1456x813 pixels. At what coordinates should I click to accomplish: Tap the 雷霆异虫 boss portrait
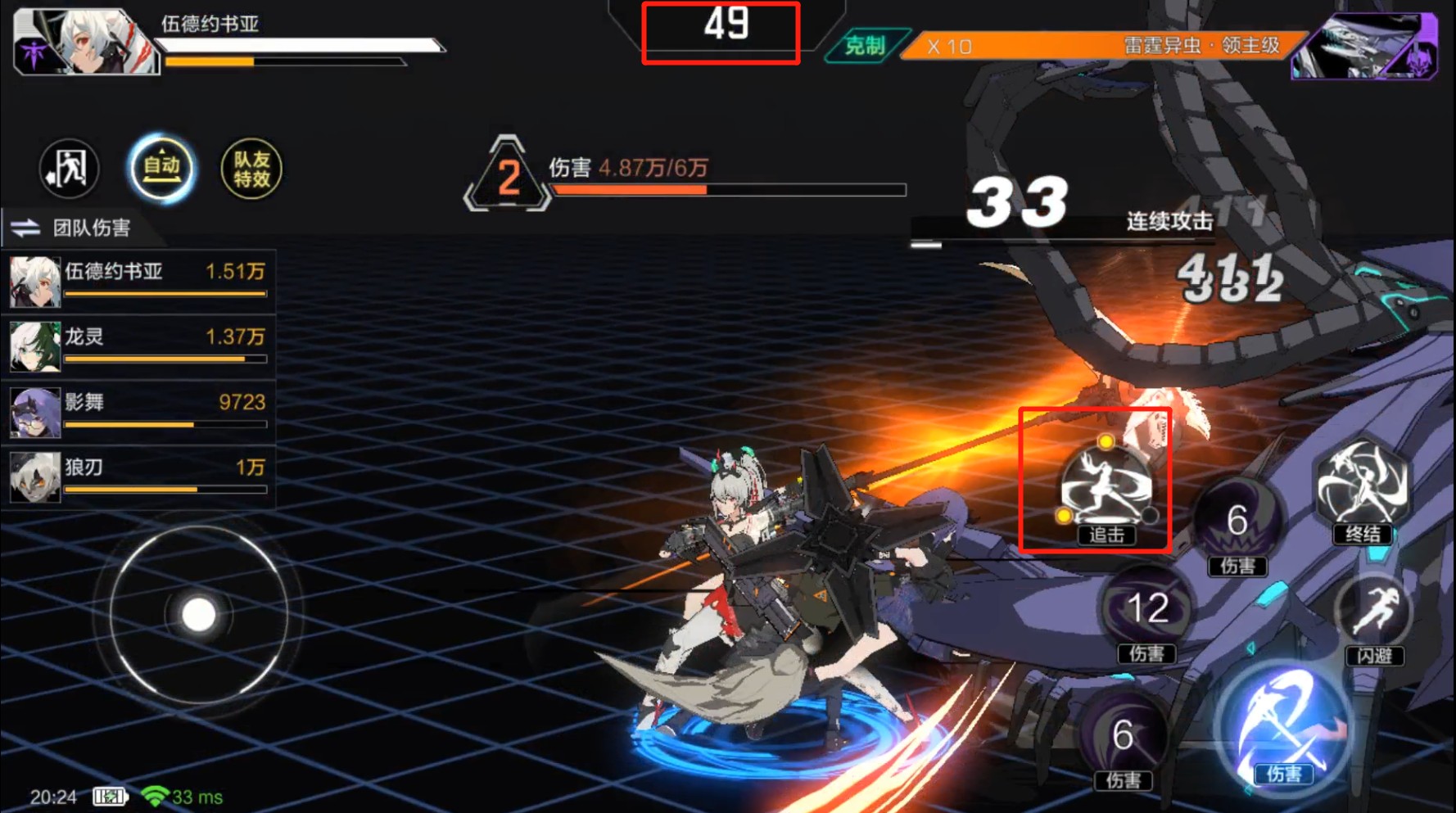[1363, 47]
